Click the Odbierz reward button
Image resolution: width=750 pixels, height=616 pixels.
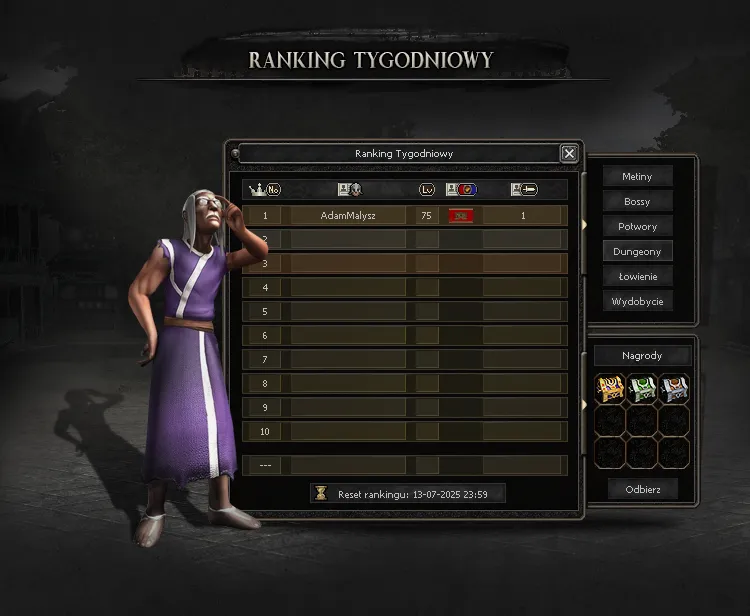tap(642, 489)
